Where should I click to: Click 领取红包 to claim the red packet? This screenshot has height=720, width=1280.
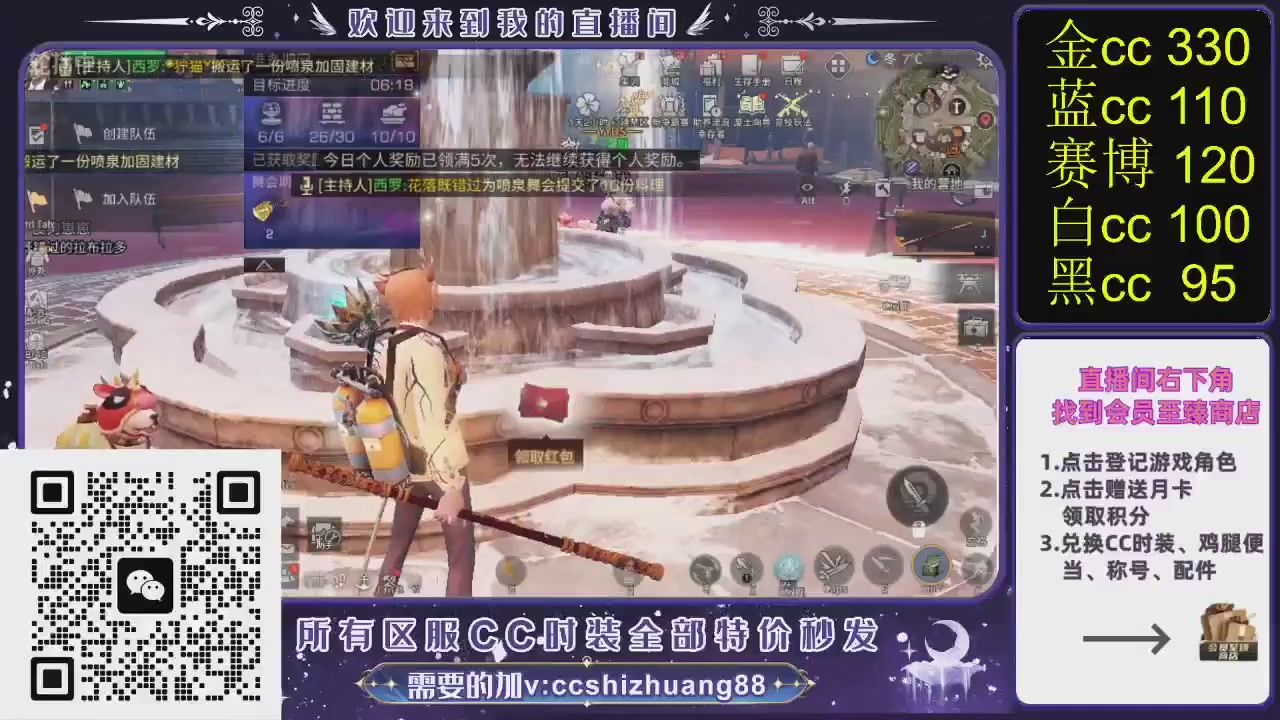pyautogui.click(x=544, y=455)
